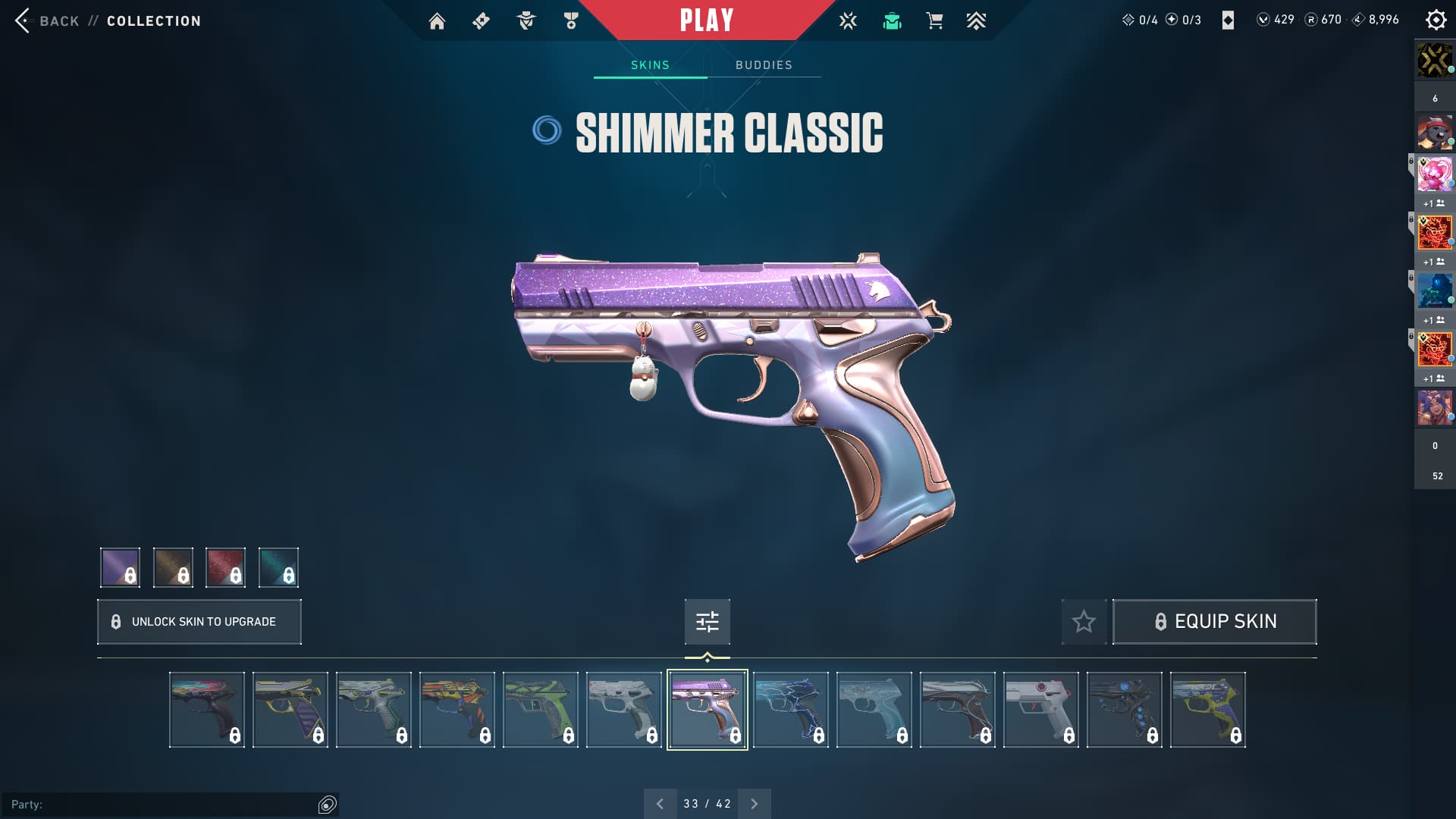The height and width of the screenshot is (819, 1456).
Task: Select the green camo Classic skin thumbnail
Action: 540,710
